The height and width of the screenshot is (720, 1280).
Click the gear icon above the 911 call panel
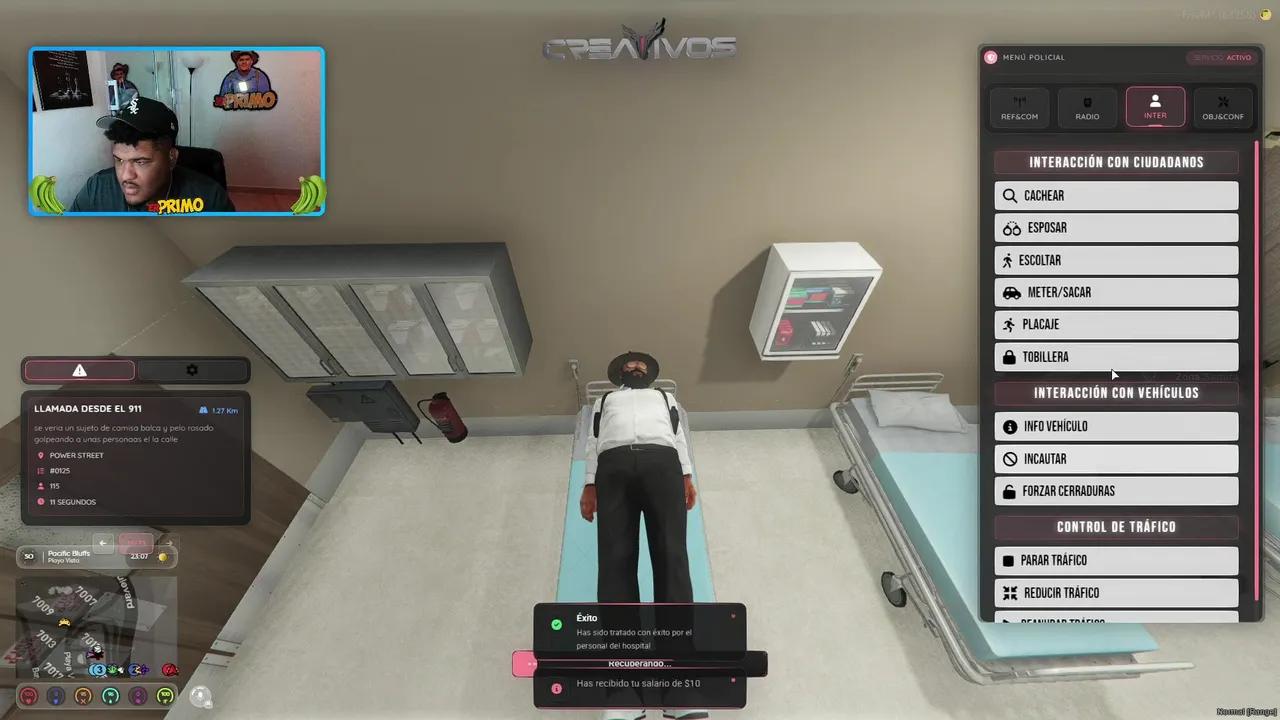tap(192, 370)
